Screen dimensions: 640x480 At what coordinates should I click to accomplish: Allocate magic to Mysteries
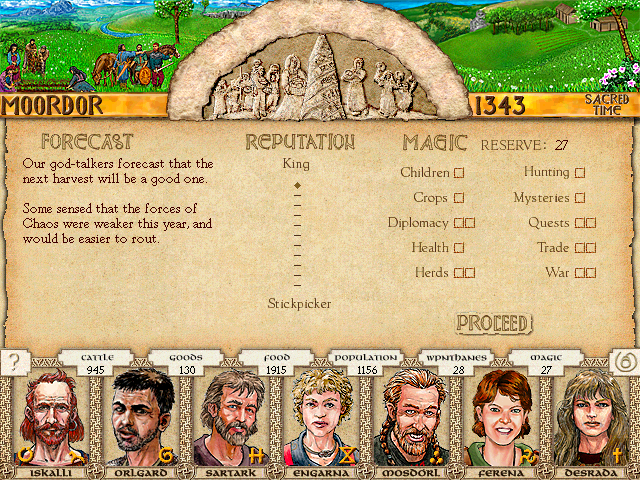pos(579,198)
